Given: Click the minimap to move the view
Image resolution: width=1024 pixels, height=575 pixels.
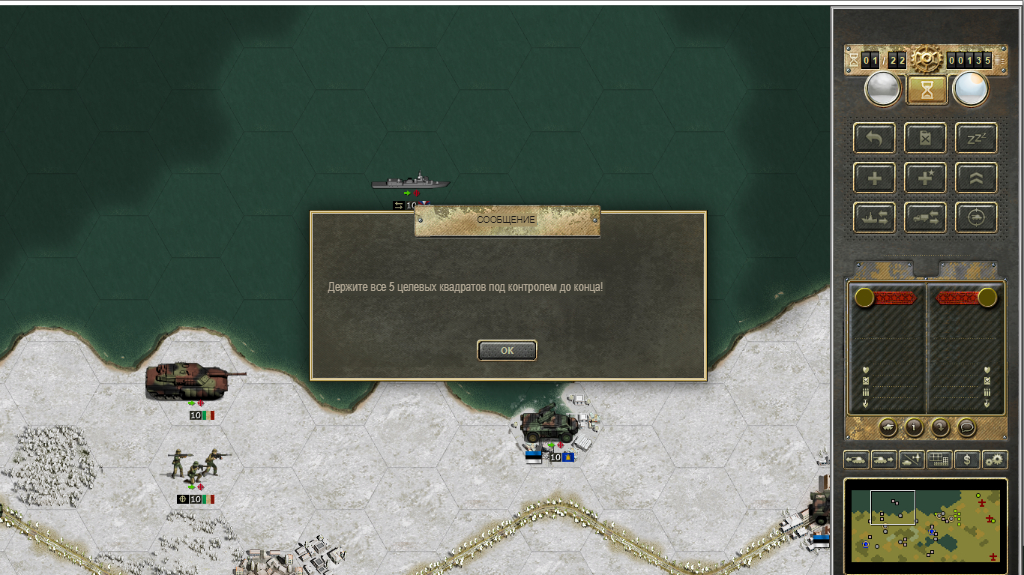Looking at the screenshot, I should [925, 525].
